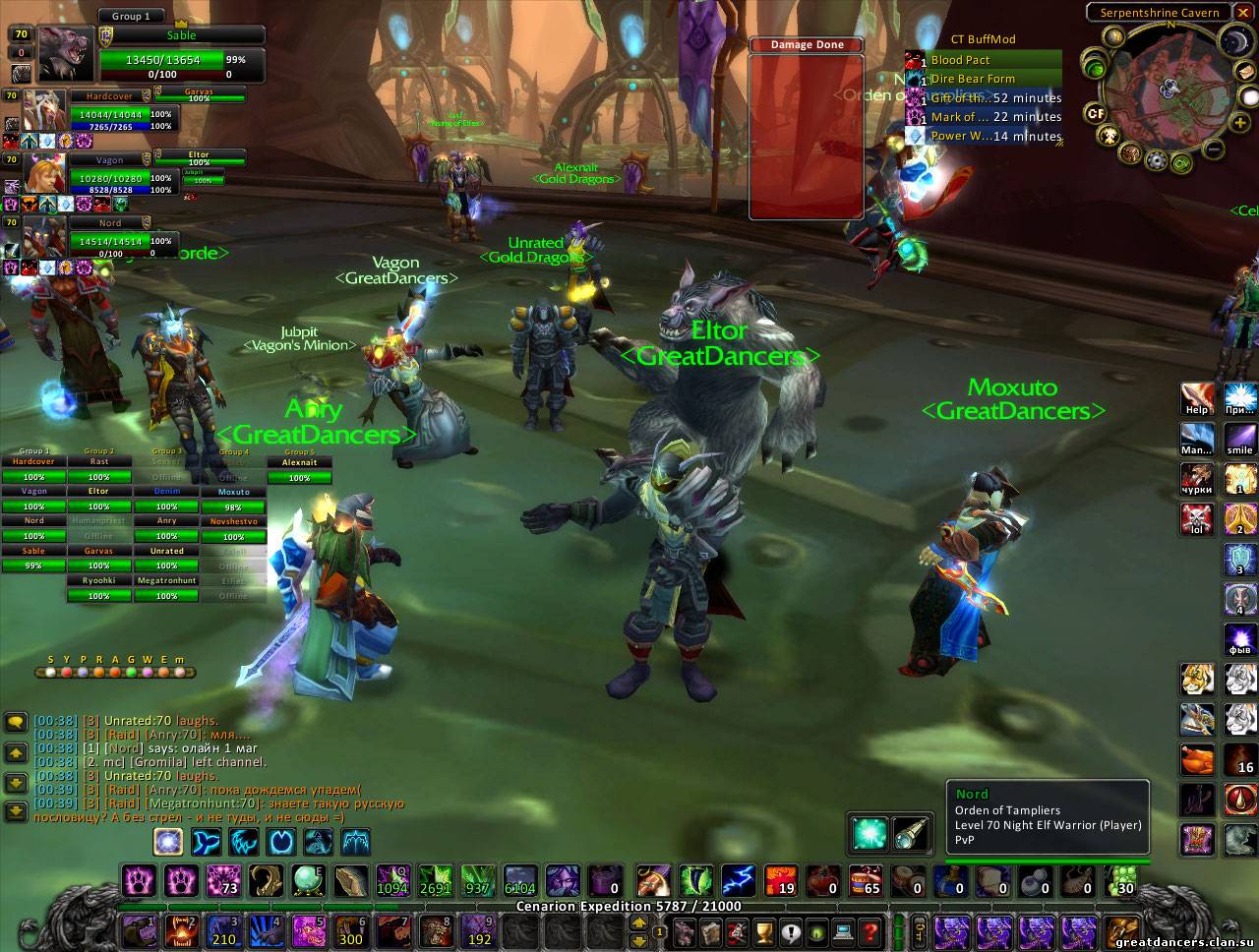Image resolution: width=1259 pixels, height=952 pixels.
Task: Select the Blood Pact buff entry
Action: (x=984, y=60)
